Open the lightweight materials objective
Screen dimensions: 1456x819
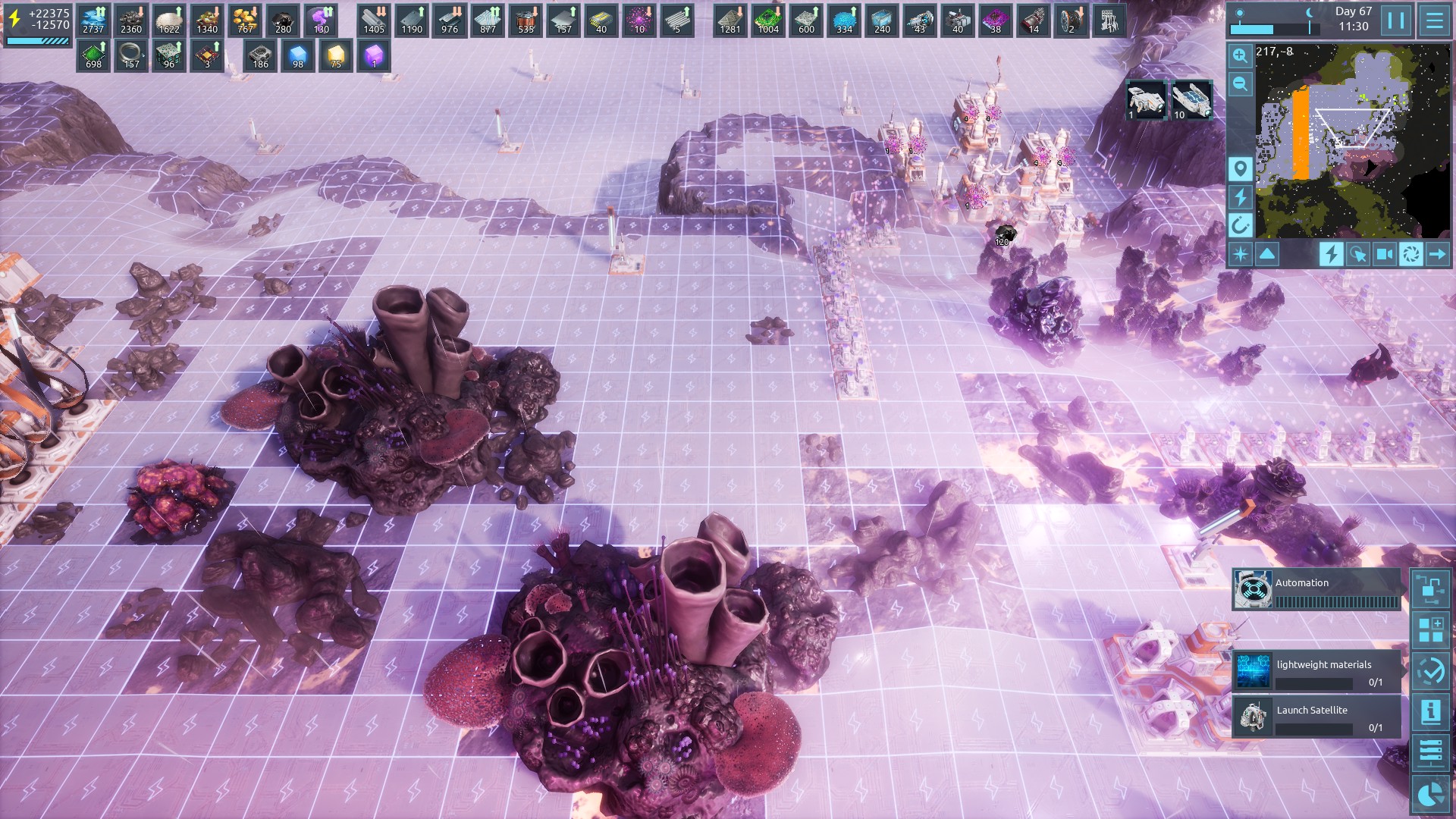point(1316,671)
